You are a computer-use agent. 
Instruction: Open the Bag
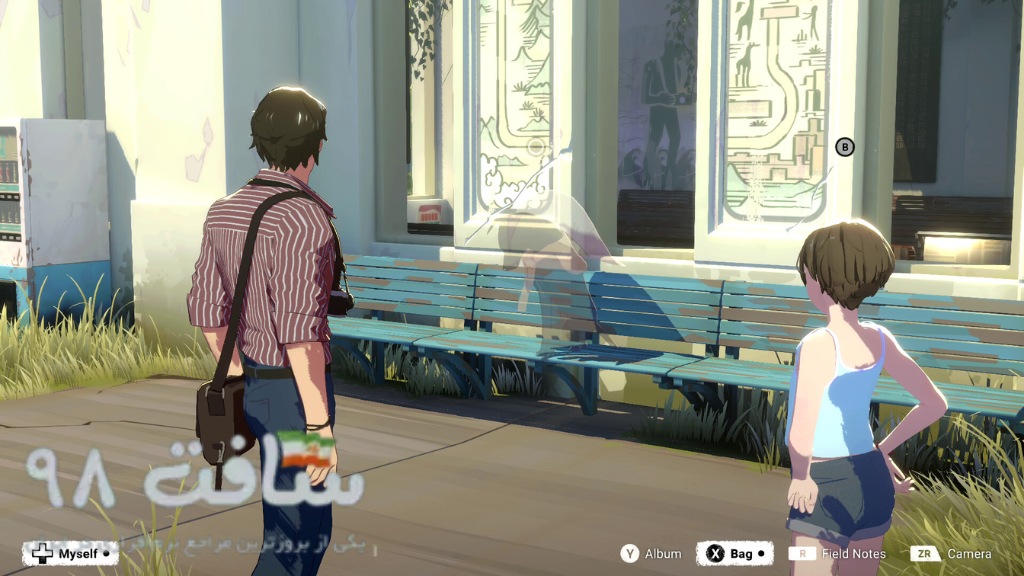click(x=734, y=553)
